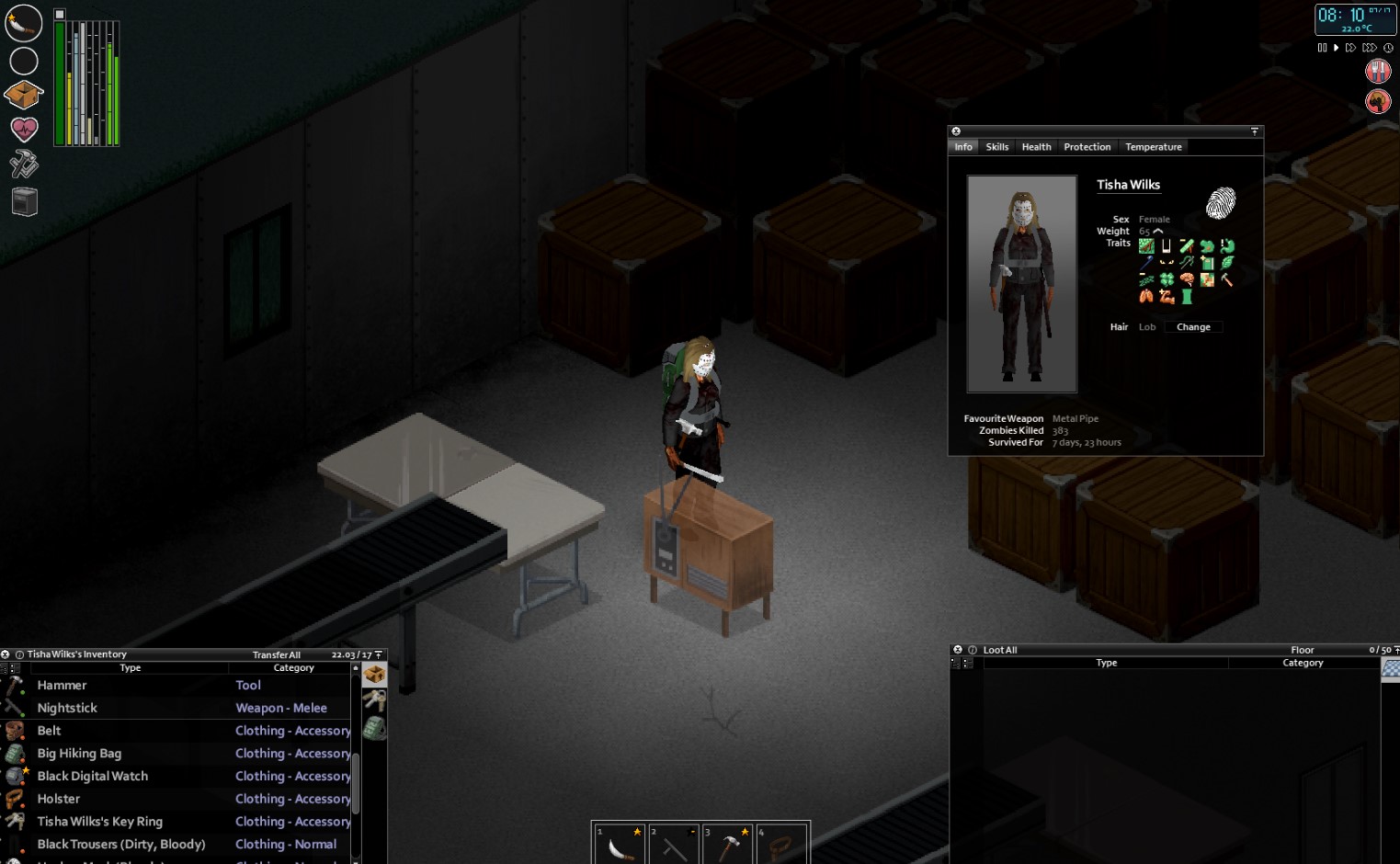Set game speed to fast forward

[1350, 48]
